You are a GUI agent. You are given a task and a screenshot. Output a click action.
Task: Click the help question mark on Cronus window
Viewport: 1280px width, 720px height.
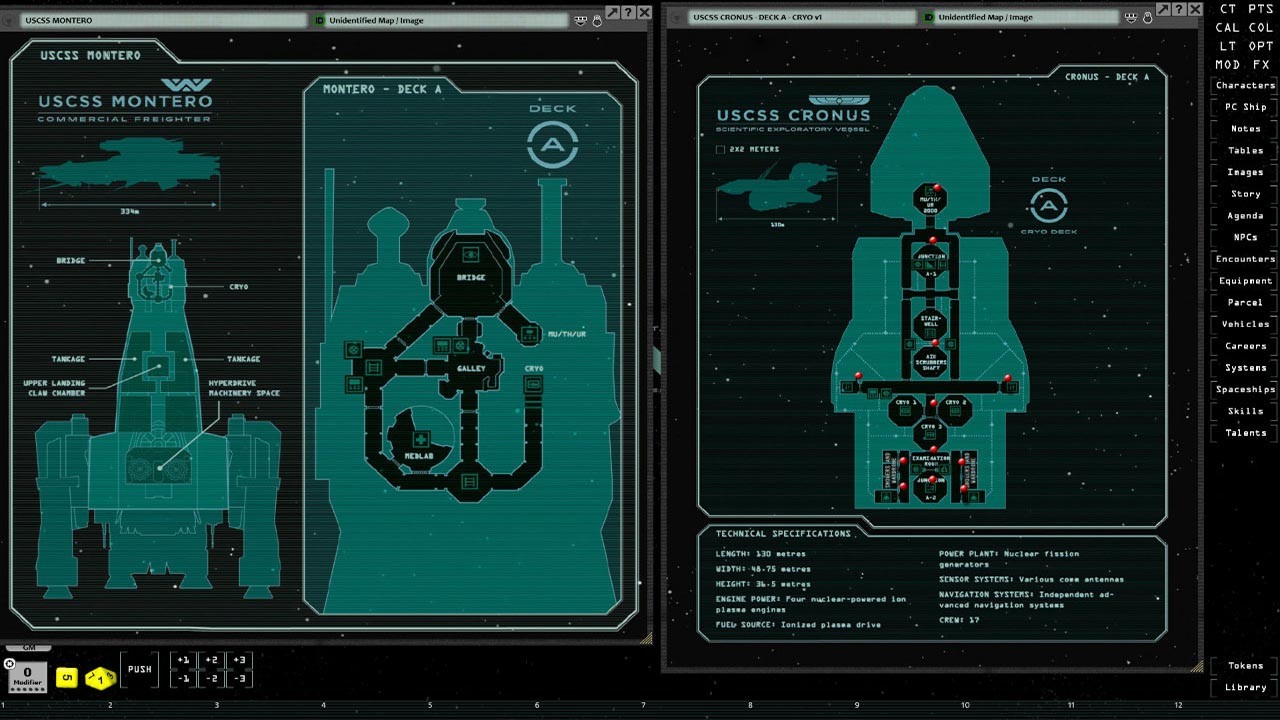tap(1179, 10)
